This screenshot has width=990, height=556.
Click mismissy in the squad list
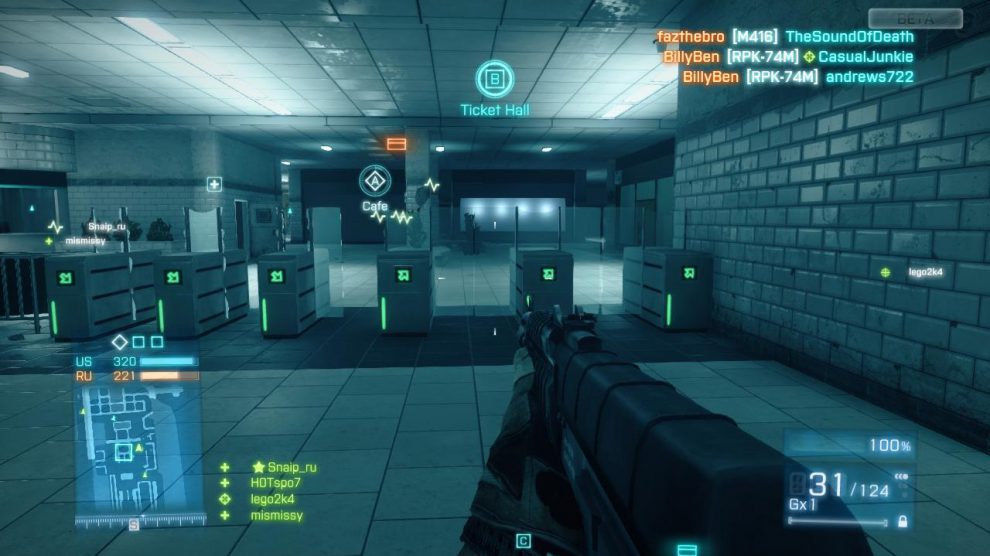click(275, 515)
